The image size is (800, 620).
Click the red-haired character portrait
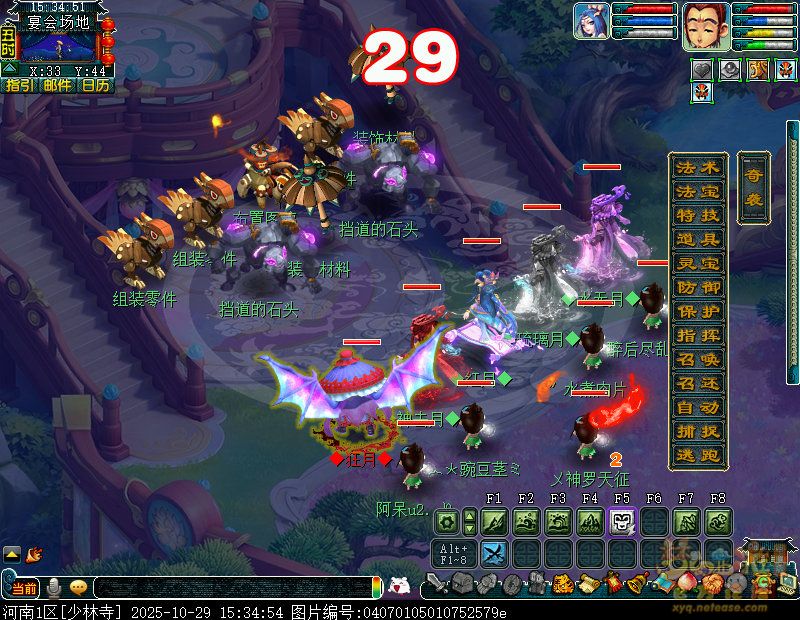[701, 25]
